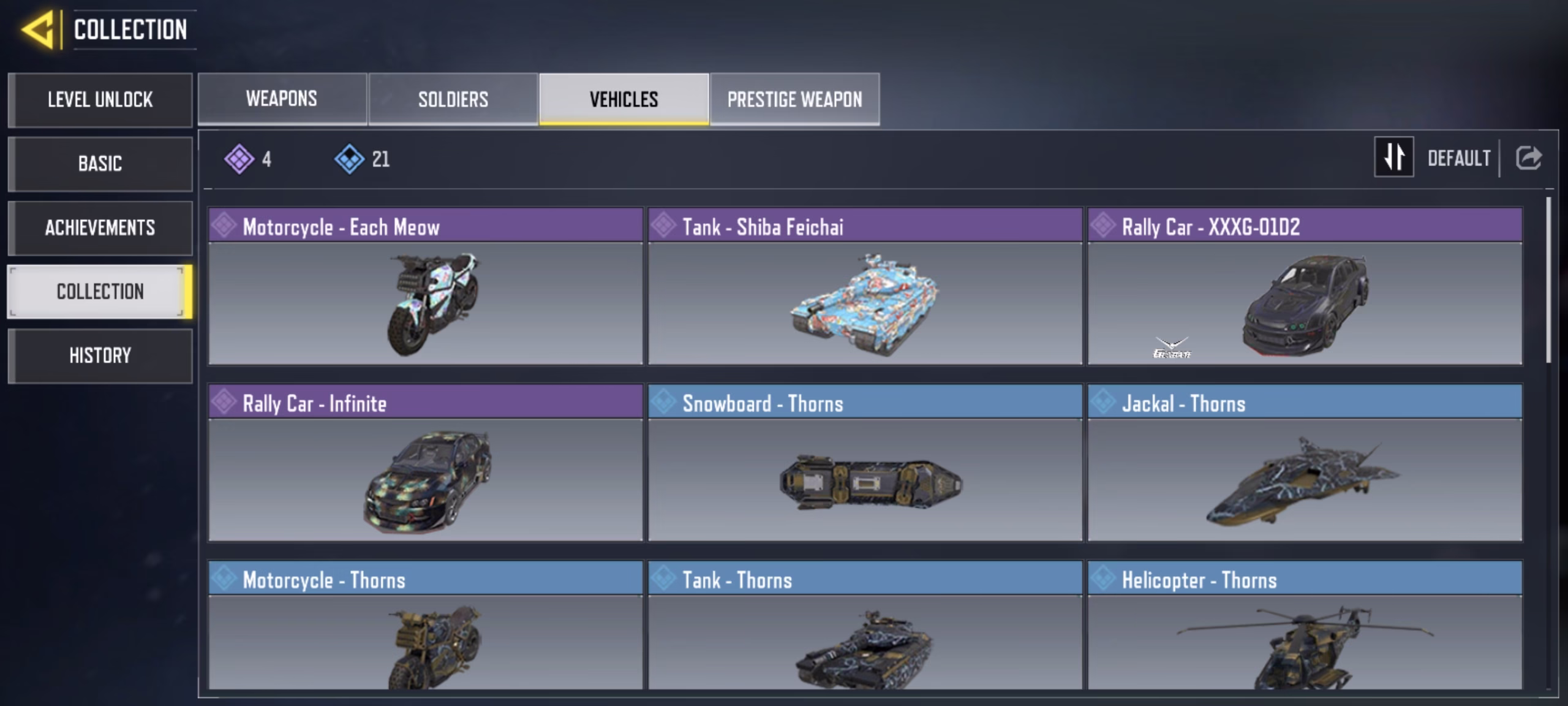
Task: Switch to the Weapons tab
Action: [x=282, y=99]
